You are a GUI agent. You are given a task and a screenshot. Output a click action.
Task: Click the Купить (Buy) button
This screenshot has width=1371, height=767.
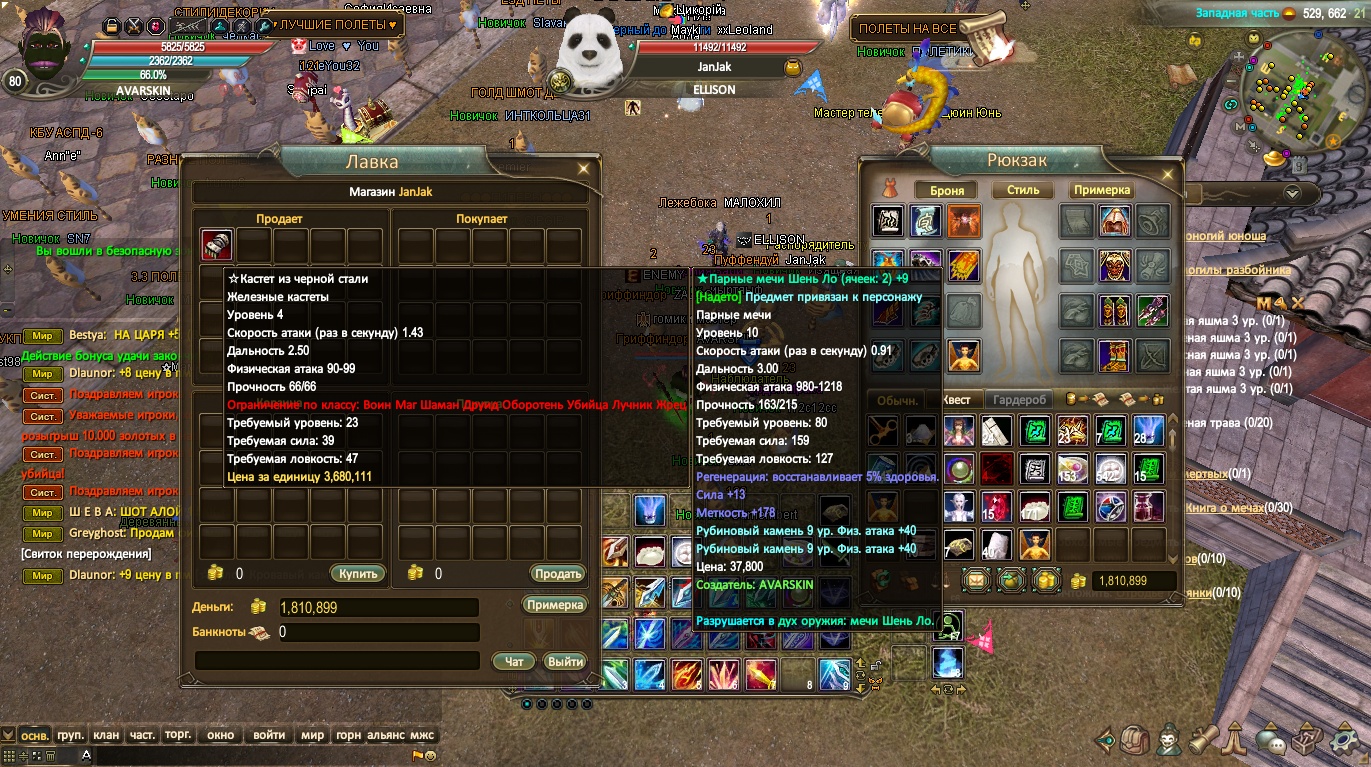pyautogui.click(x=357, y=574)
